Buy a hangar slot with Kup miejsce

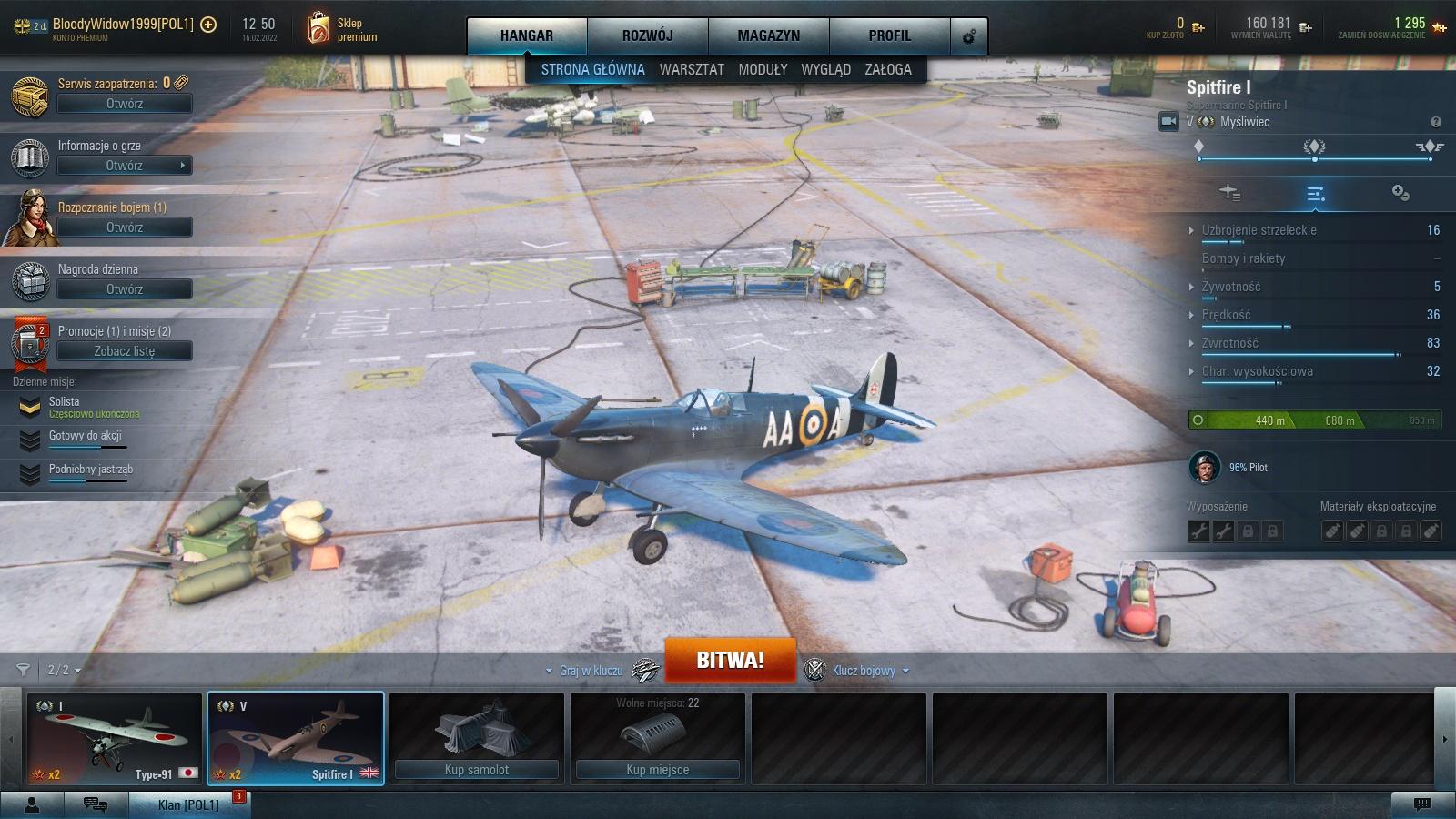657,770
